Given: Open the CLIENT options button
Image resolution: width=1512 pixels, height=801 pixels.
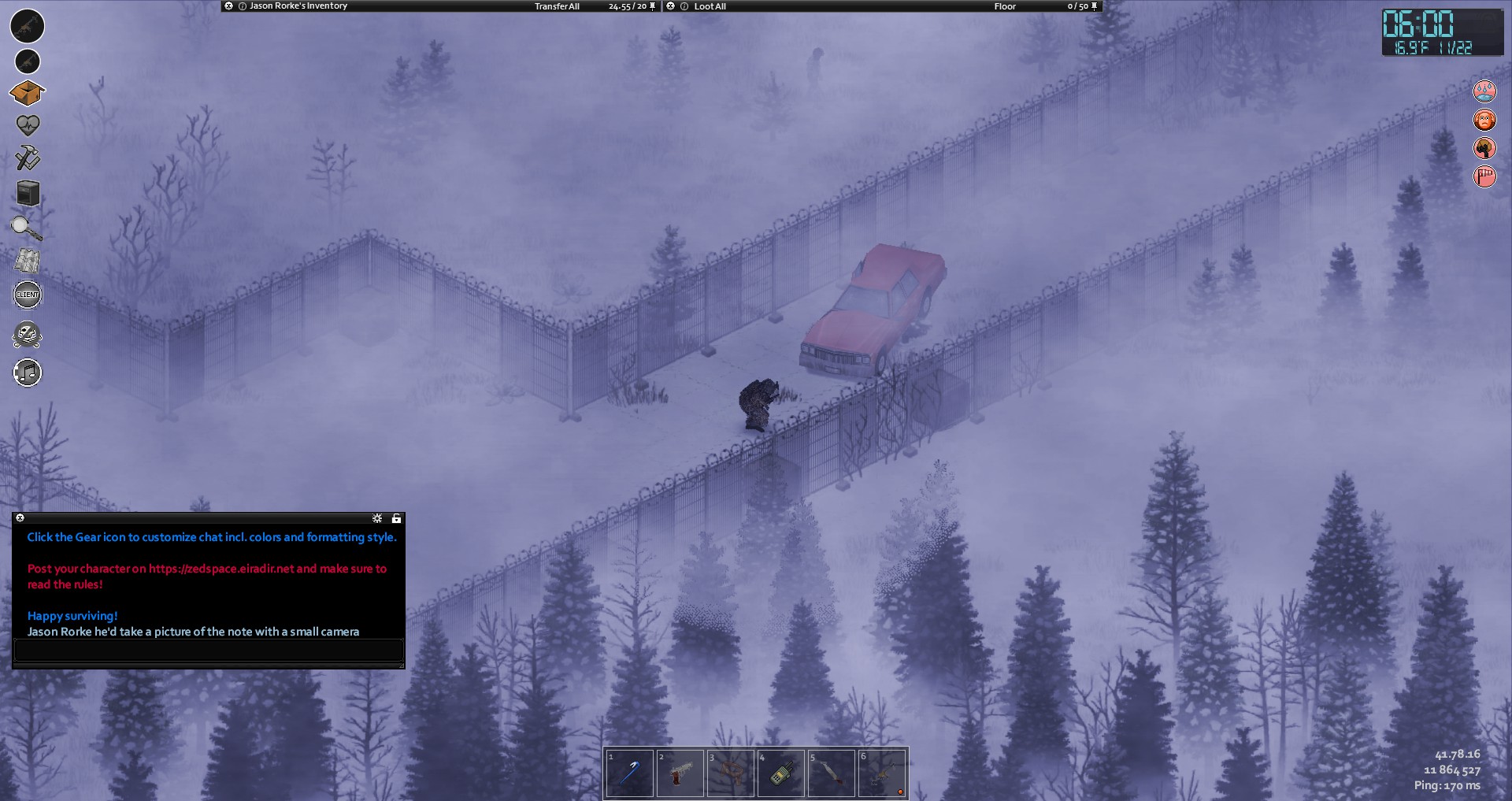Looking at the screenshot, I should 28,295.
